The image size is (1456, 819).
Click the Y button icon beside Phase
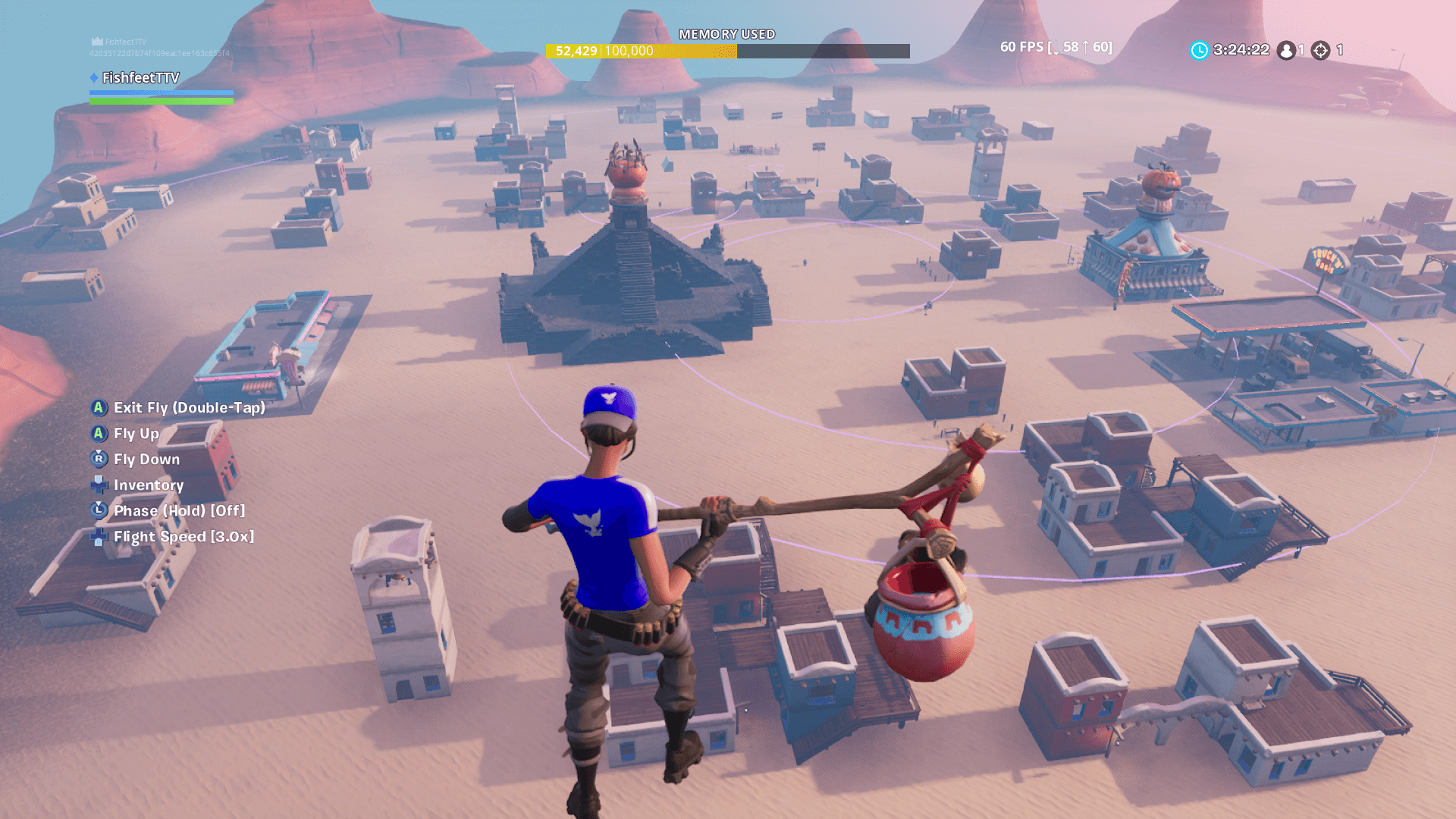(97, 510)
